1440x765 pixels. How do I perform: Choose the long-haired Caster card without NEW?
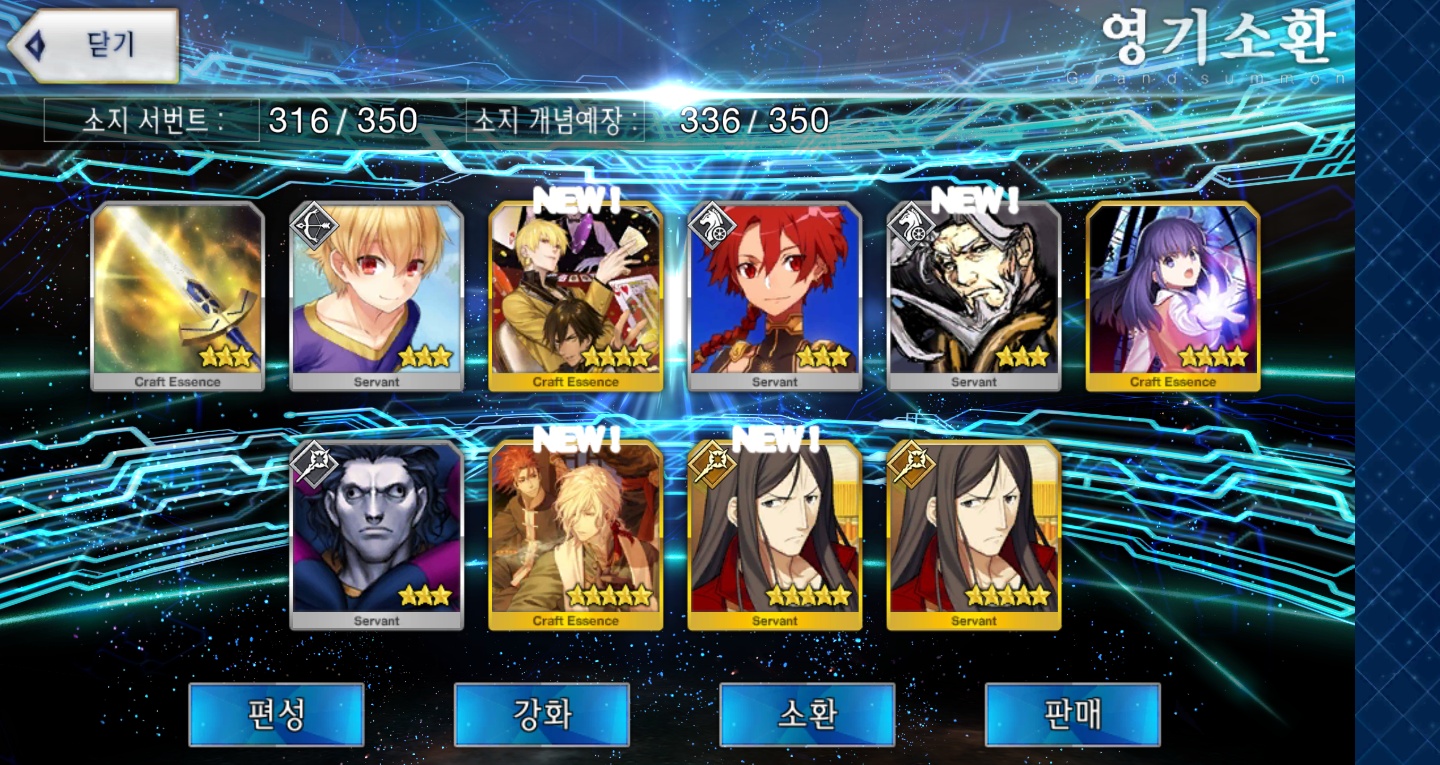pos(974,534)
